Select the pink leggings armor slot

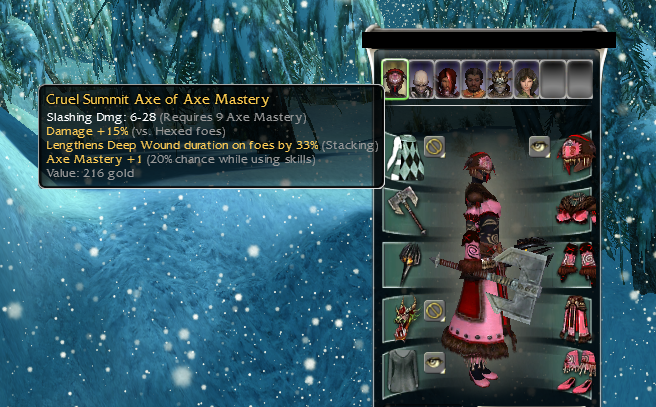point(577,318)
